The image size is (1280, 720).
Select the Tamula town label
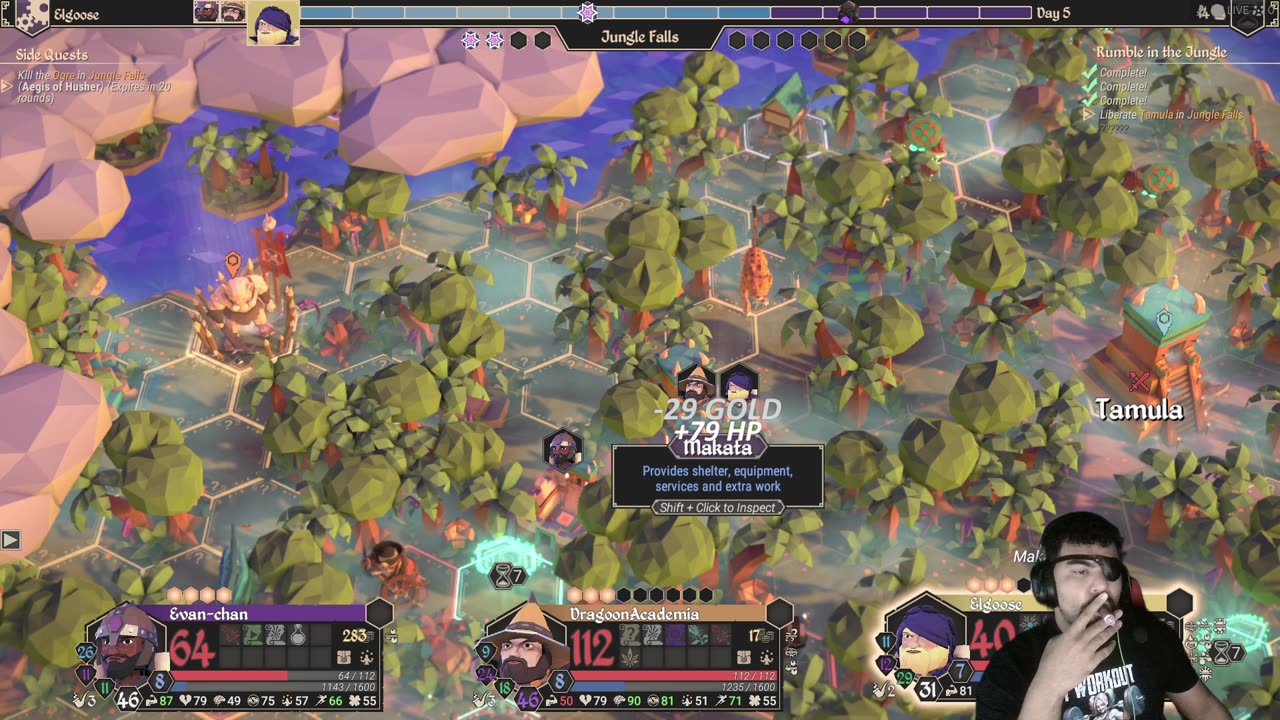pos(1139,409)
